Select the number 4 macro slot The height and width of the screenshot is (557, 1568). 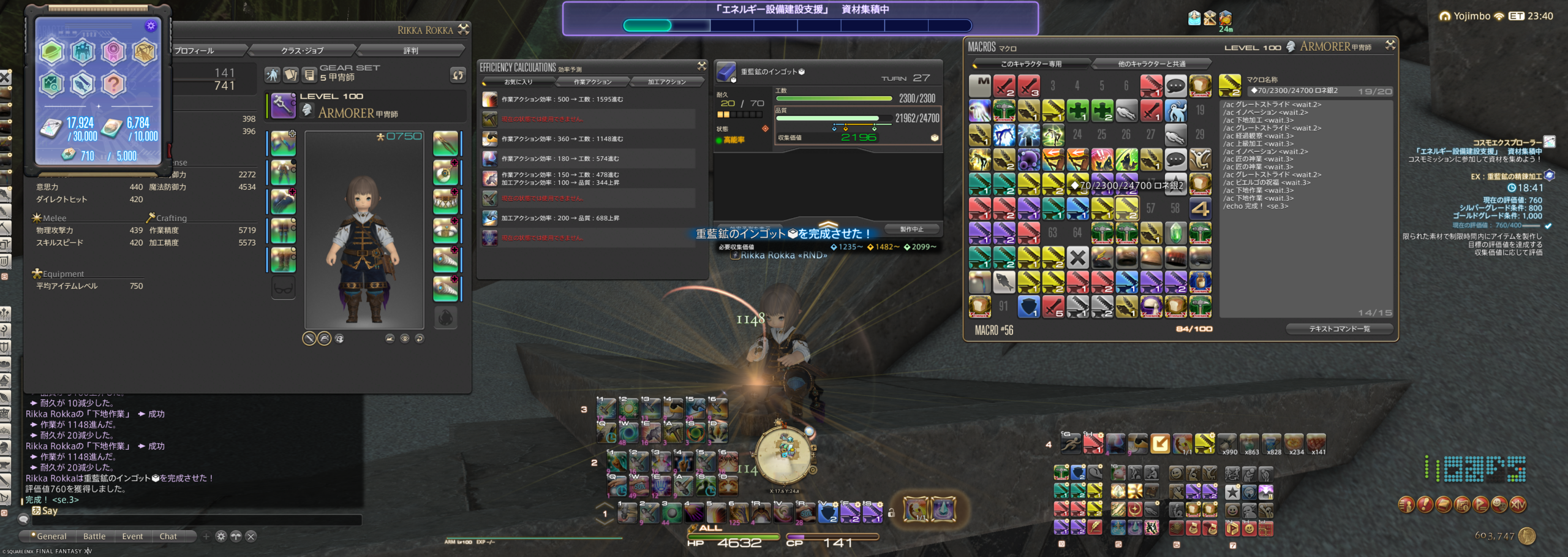1200,208
